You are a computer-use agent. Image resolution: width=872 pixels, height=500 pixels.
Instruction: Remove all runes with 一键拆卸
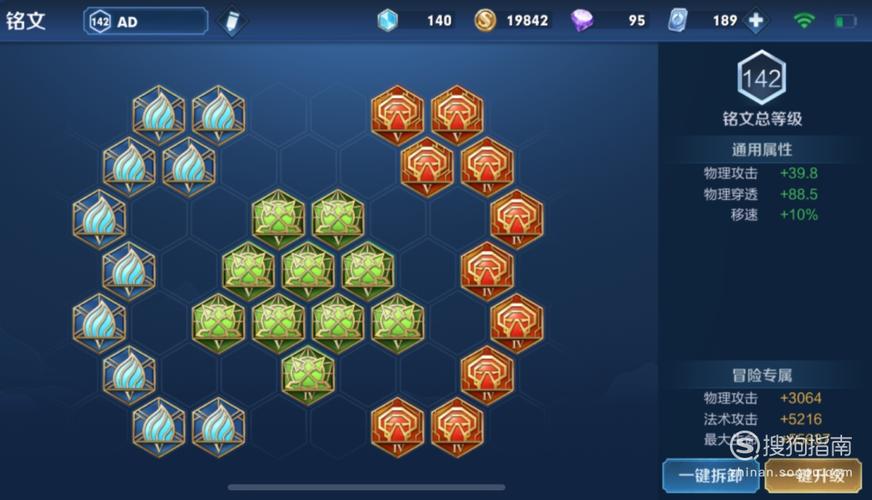pos(710,475)
